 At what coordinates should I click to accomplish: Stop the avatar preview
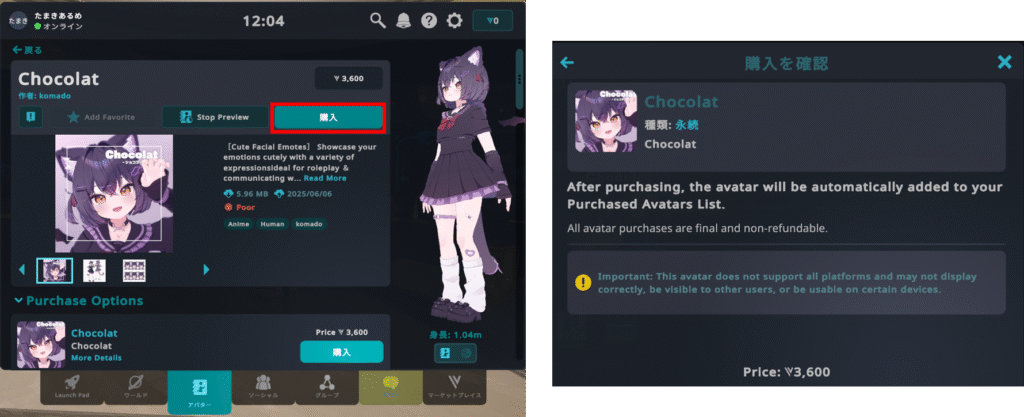coord(216,117)
